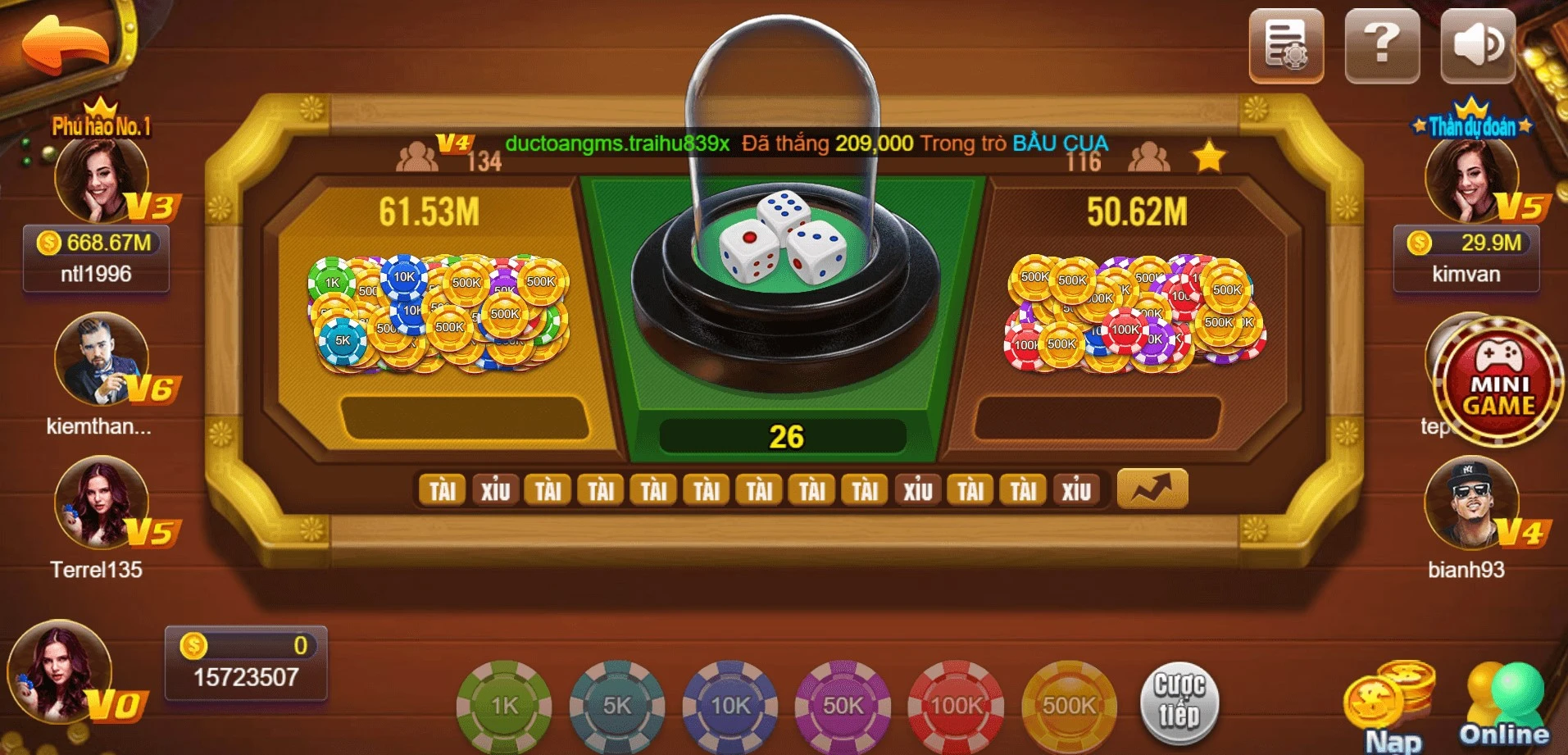Click the trend statistics arrow icon
Viewport: 1568px width, 755px height.
coord(1151,488)
